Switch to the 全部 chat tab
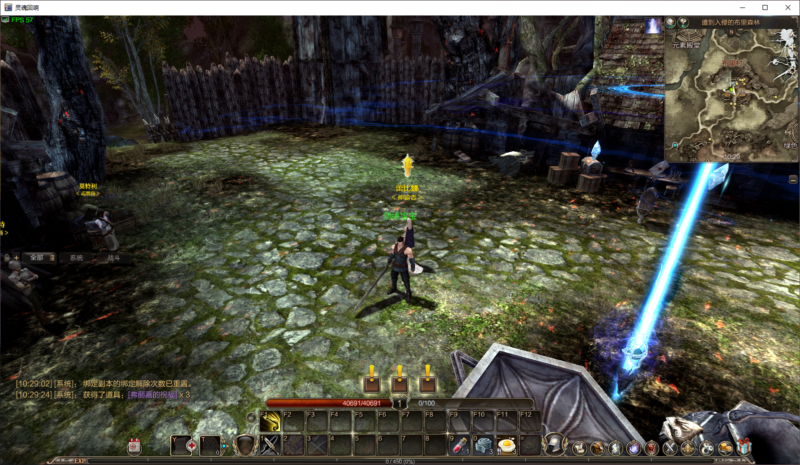 (x=37, y=257)
